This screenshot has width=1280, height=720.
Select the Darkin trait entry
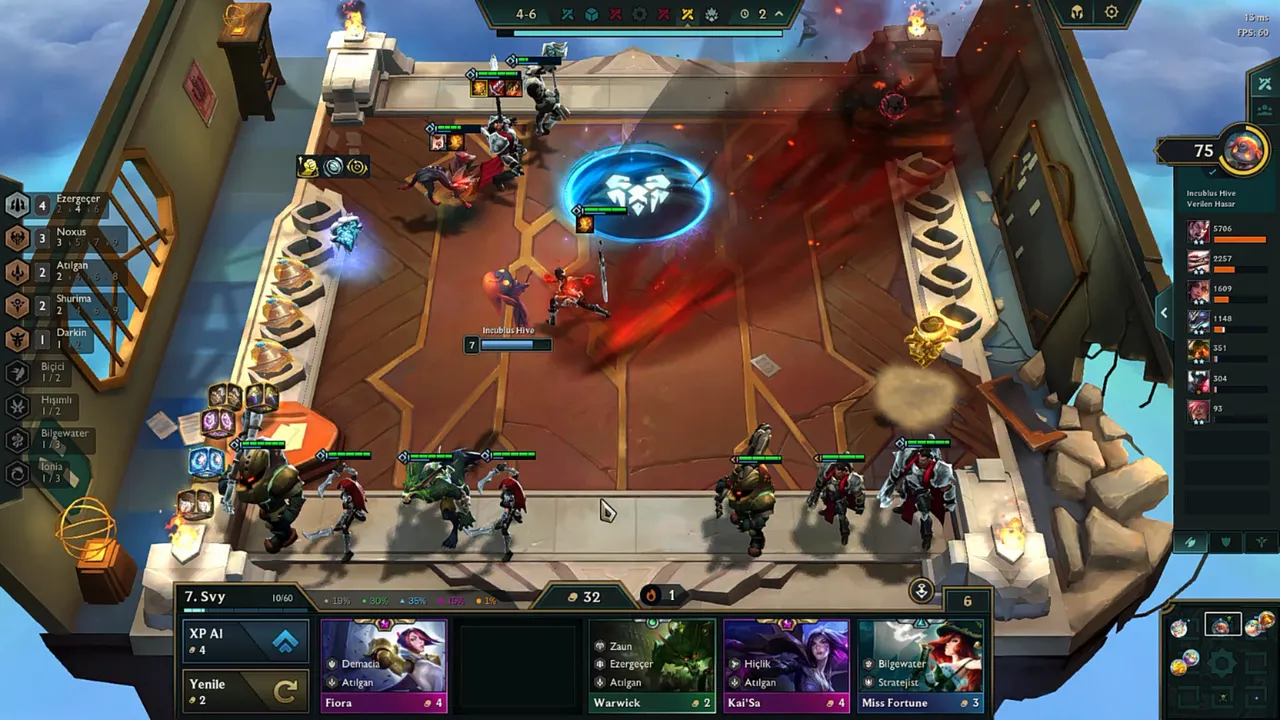point(60,338)
